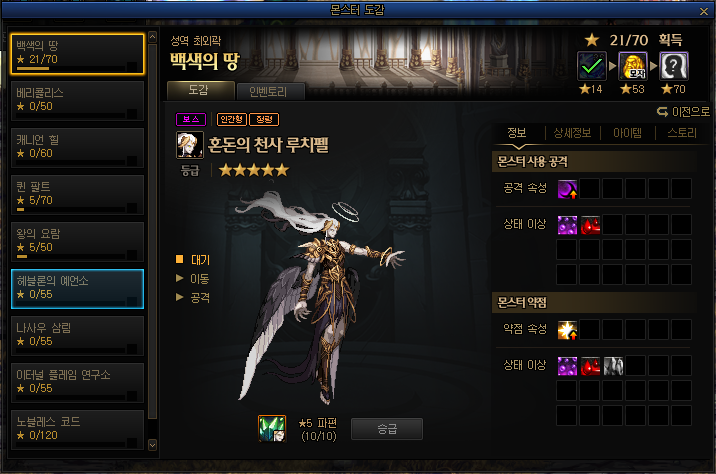The image size is (716, 474).
Task: Close the 몬스터 도감 window
Action: click(704, 9)
